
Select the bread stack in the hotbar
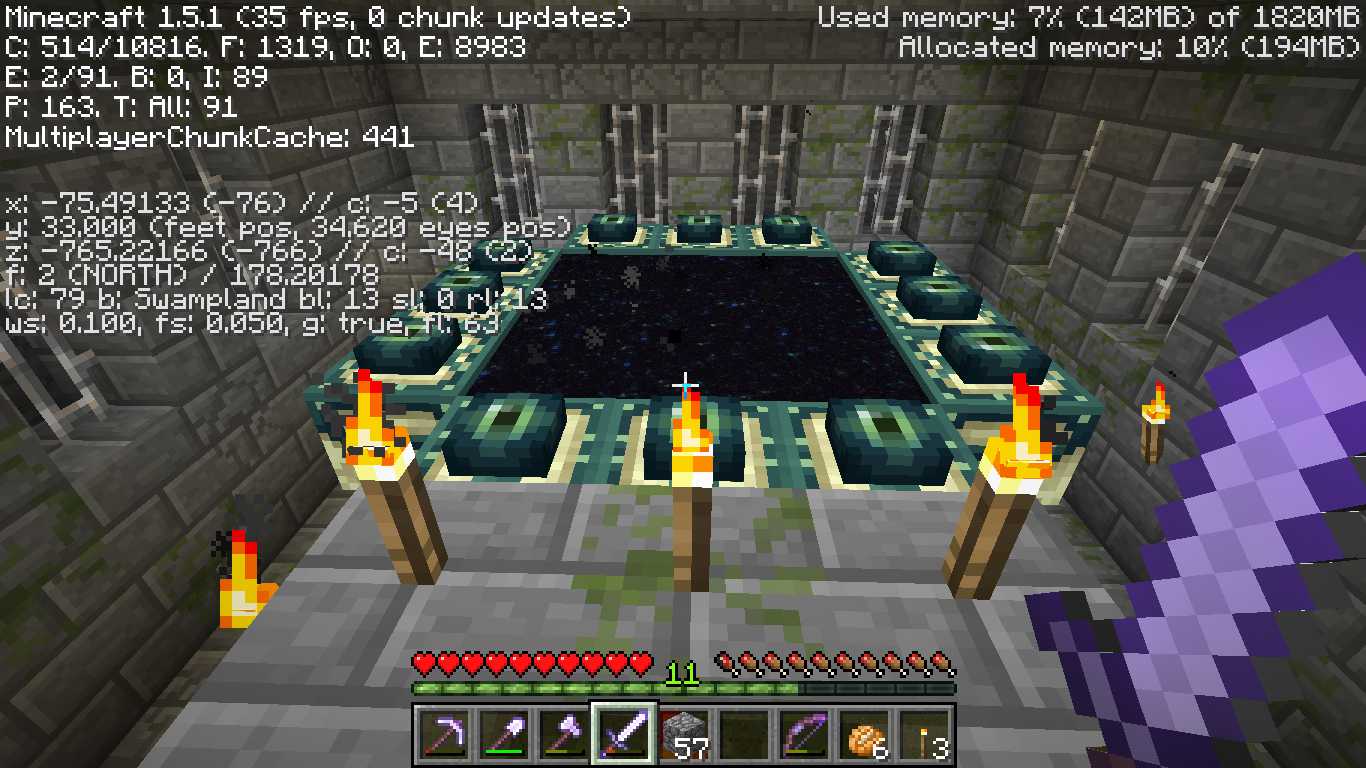pos(864,736)
